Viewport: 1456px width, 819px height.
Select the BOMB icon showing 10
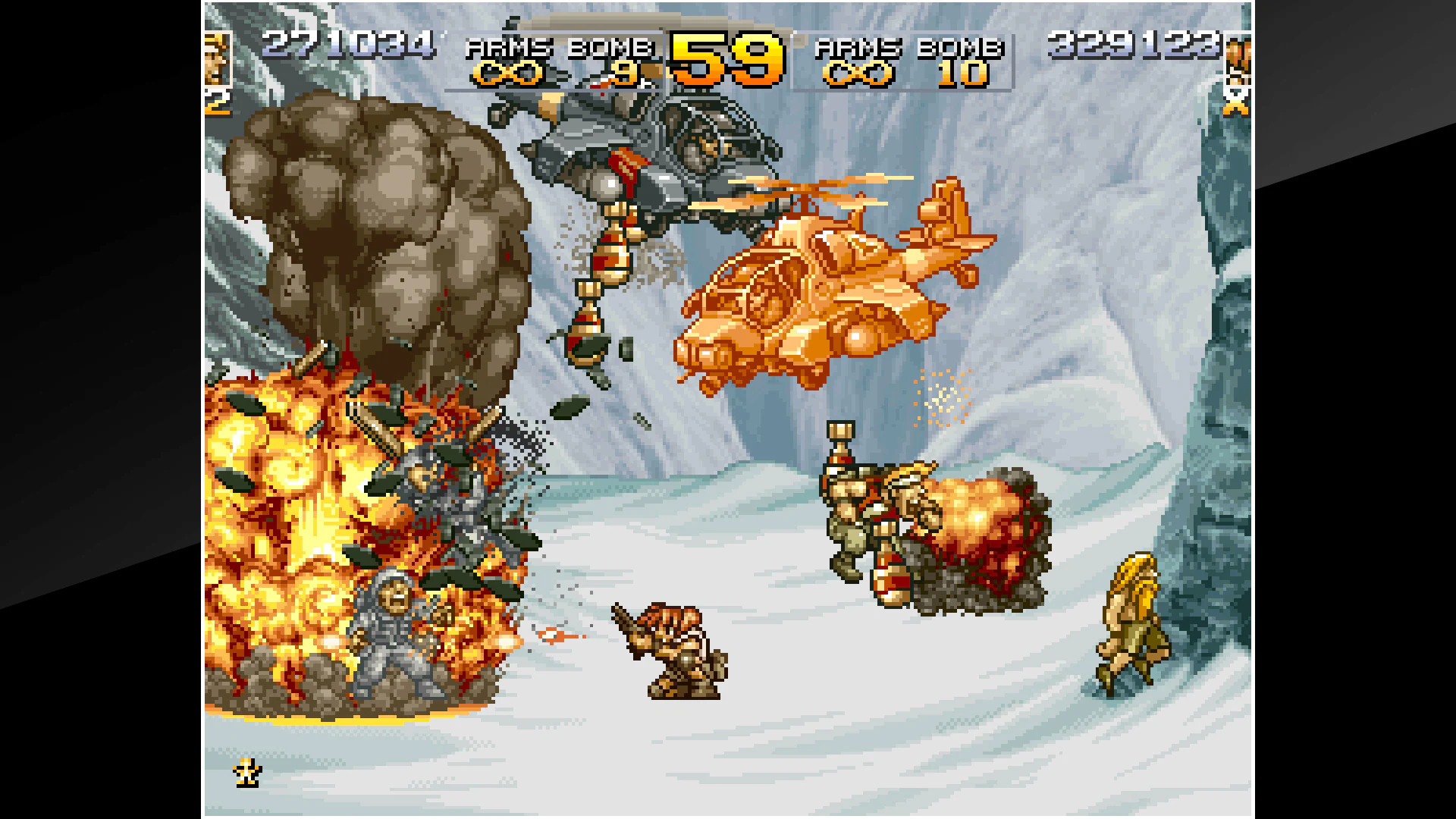(x=965, y=74)
